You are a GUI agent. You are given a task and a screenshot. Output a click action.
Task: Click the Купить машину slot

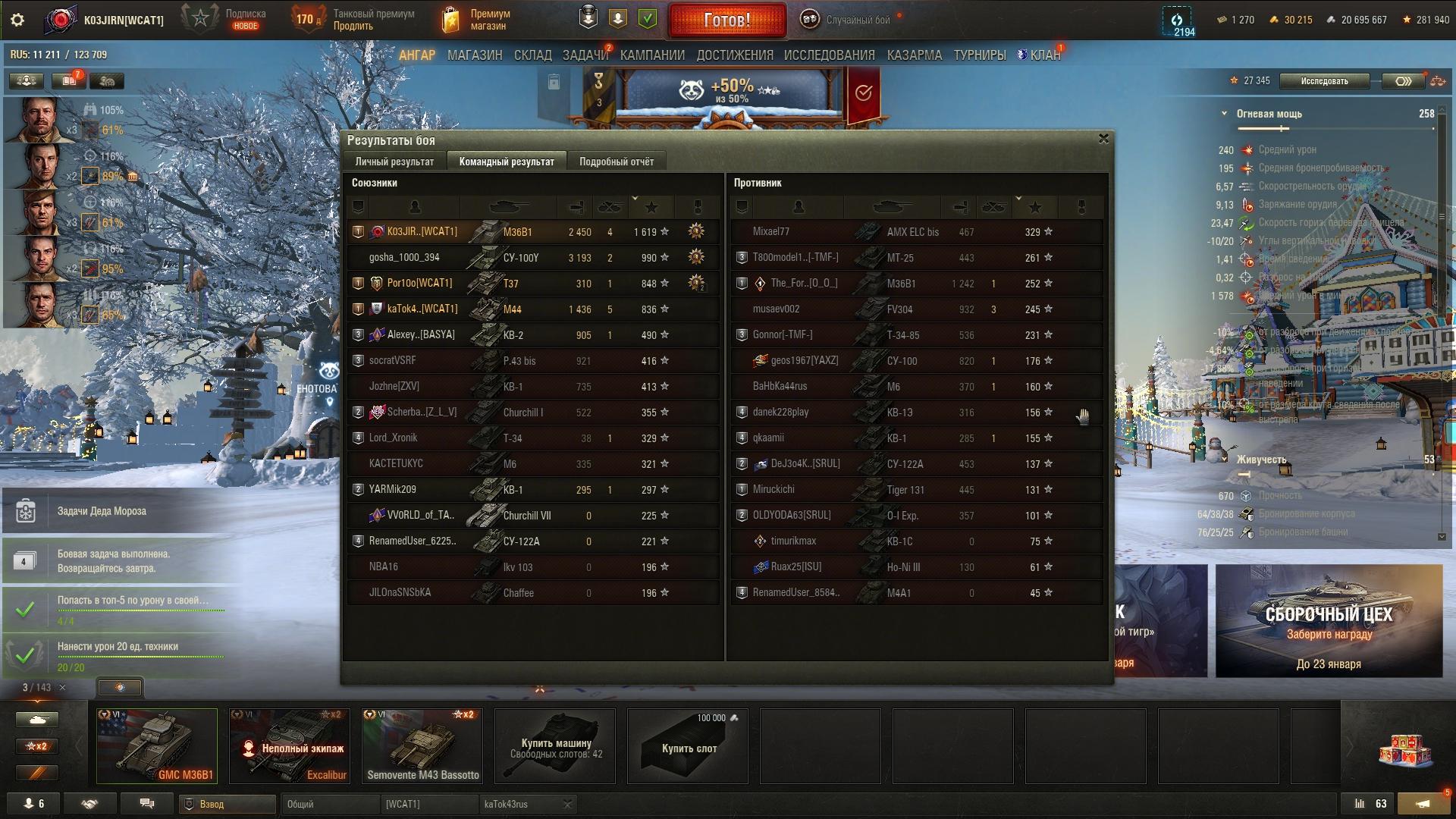point(555,747)
